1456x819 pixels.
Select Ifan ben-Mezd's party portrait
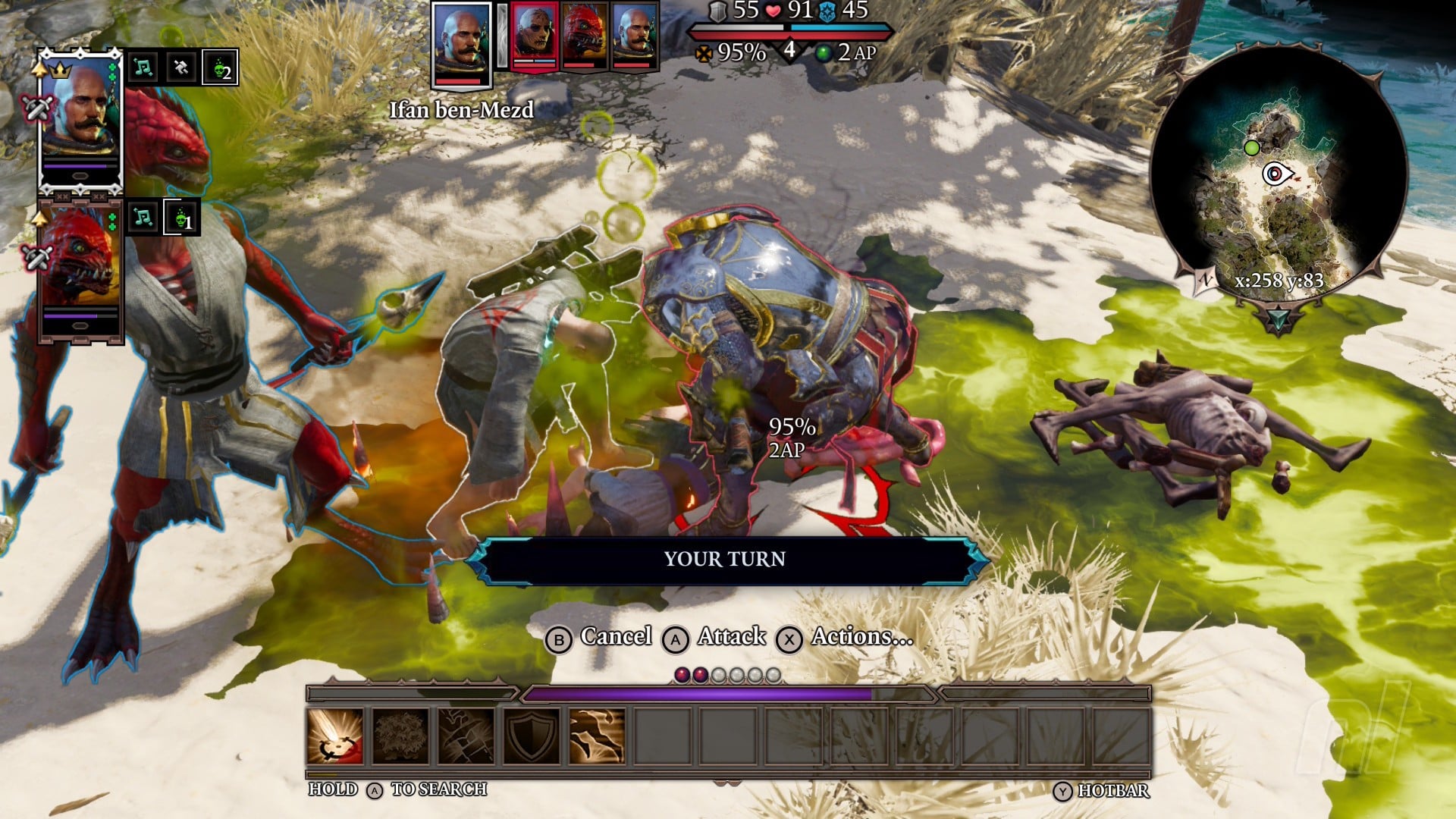coord(80,114)
